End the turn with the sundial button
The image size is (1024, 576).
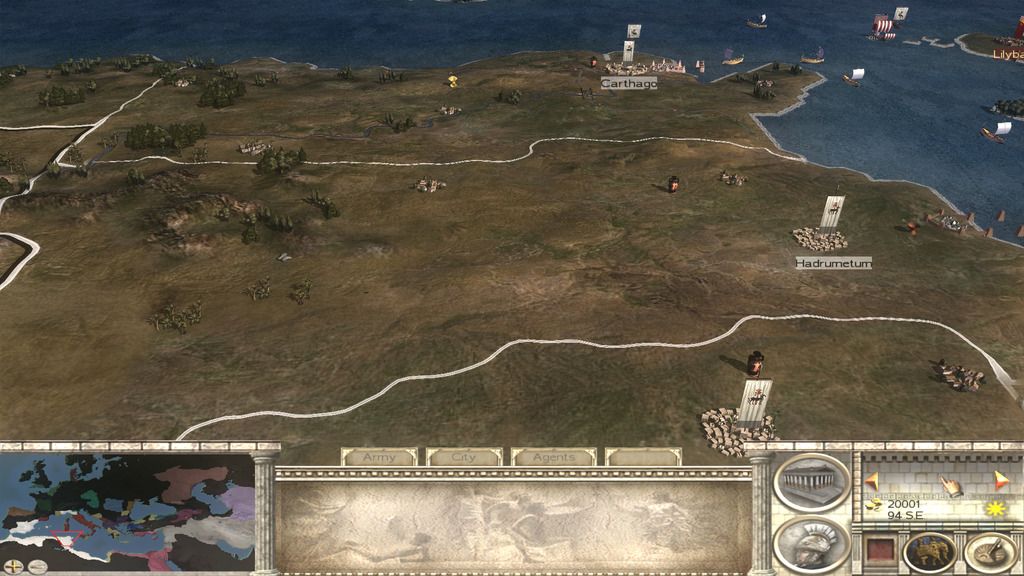pyautogui.click(x=990, y=552)
